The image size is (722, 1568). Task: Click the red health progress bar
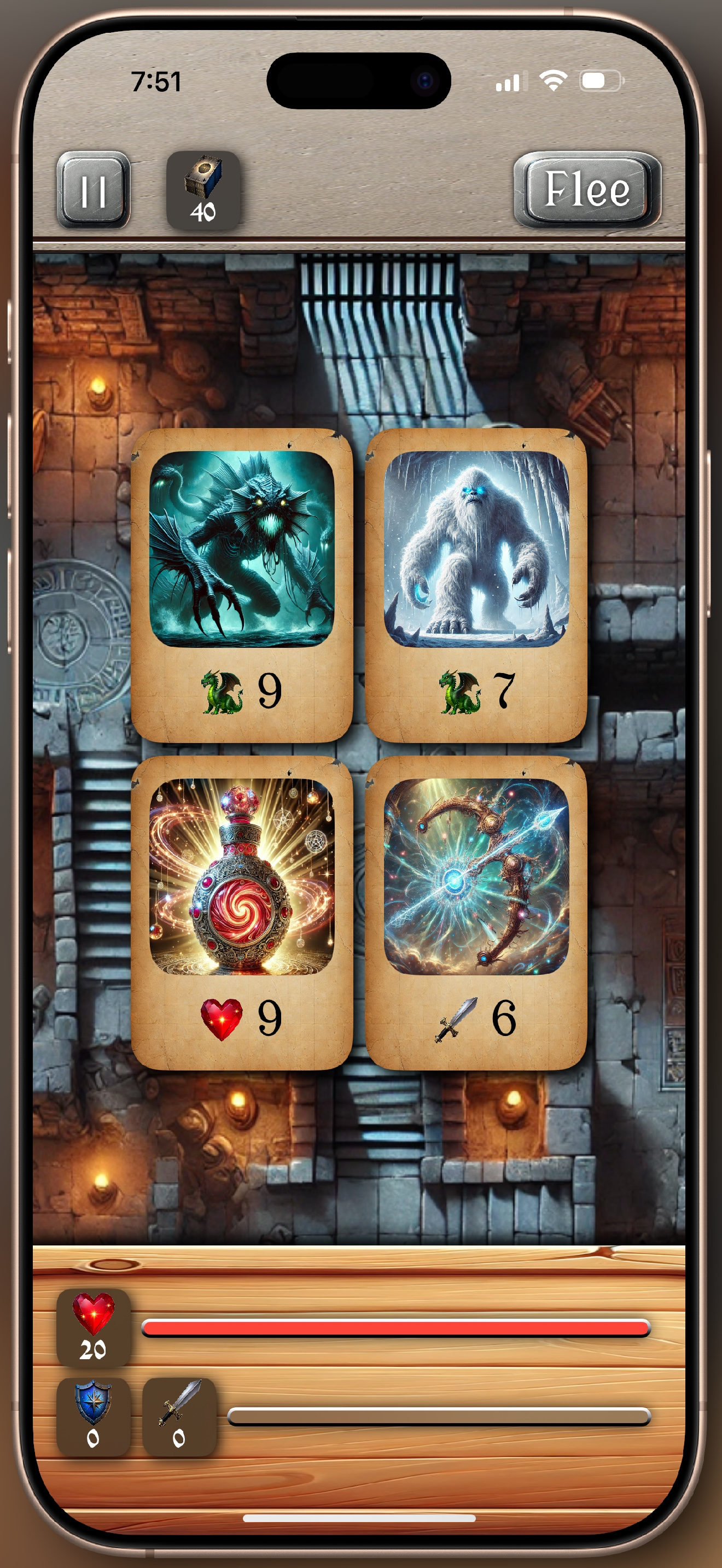tap(395, 1325)
